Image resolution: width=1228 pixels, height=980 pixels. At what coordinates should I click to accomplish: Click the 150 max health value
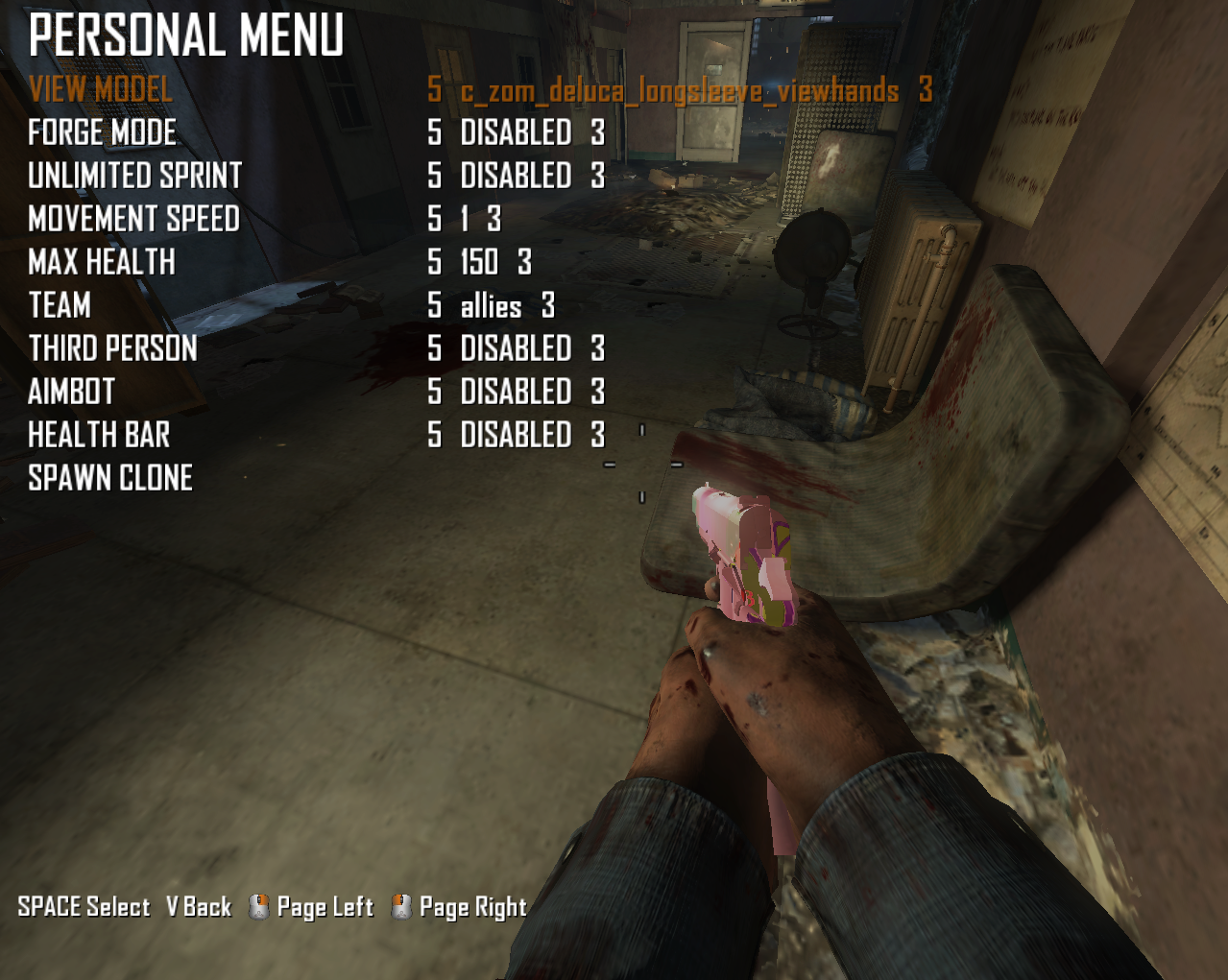coord(479,263)
